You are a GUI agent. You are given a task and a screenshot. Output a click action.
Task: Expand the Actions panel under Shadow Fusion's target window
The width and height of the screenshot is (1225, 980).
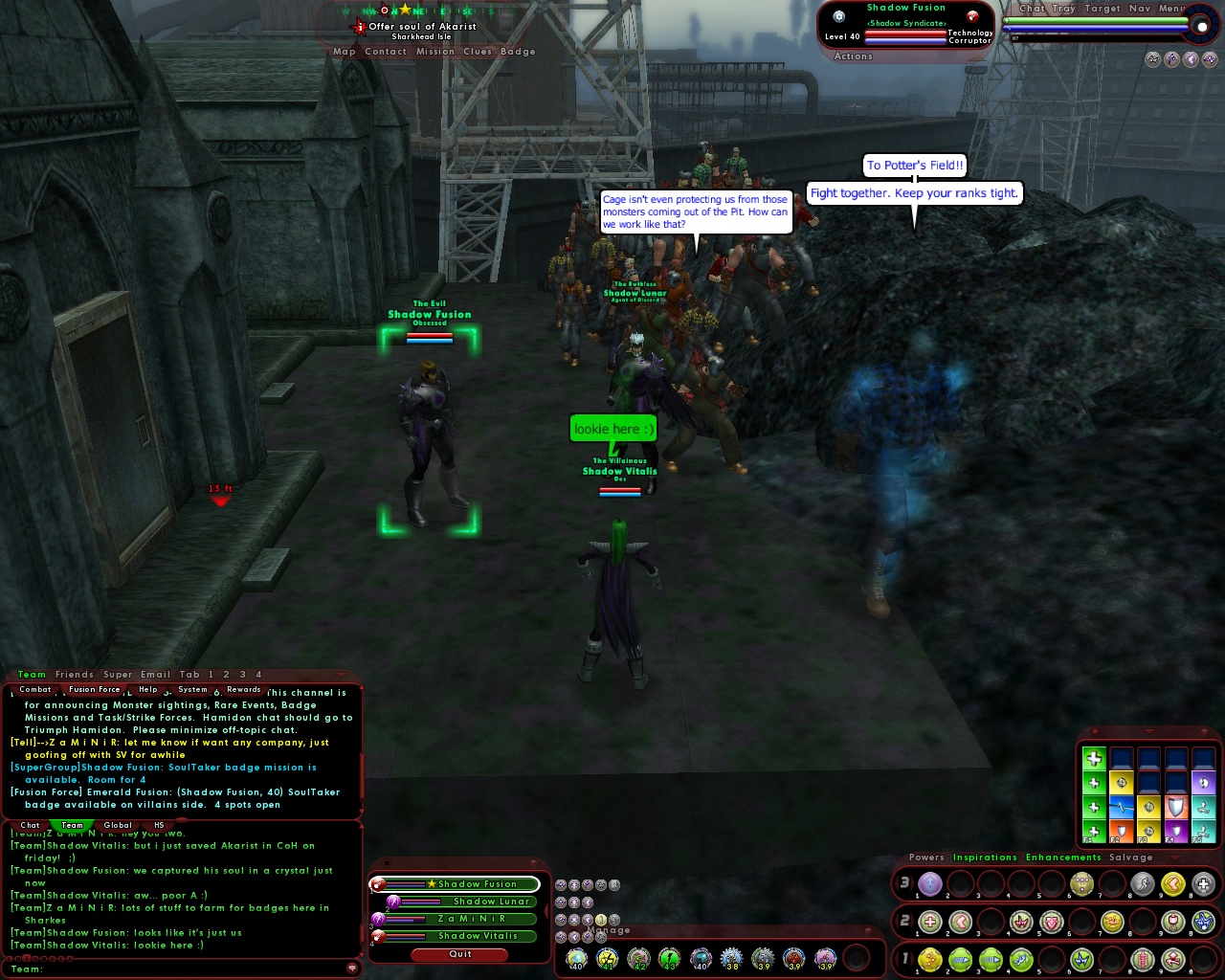point(853,56)
